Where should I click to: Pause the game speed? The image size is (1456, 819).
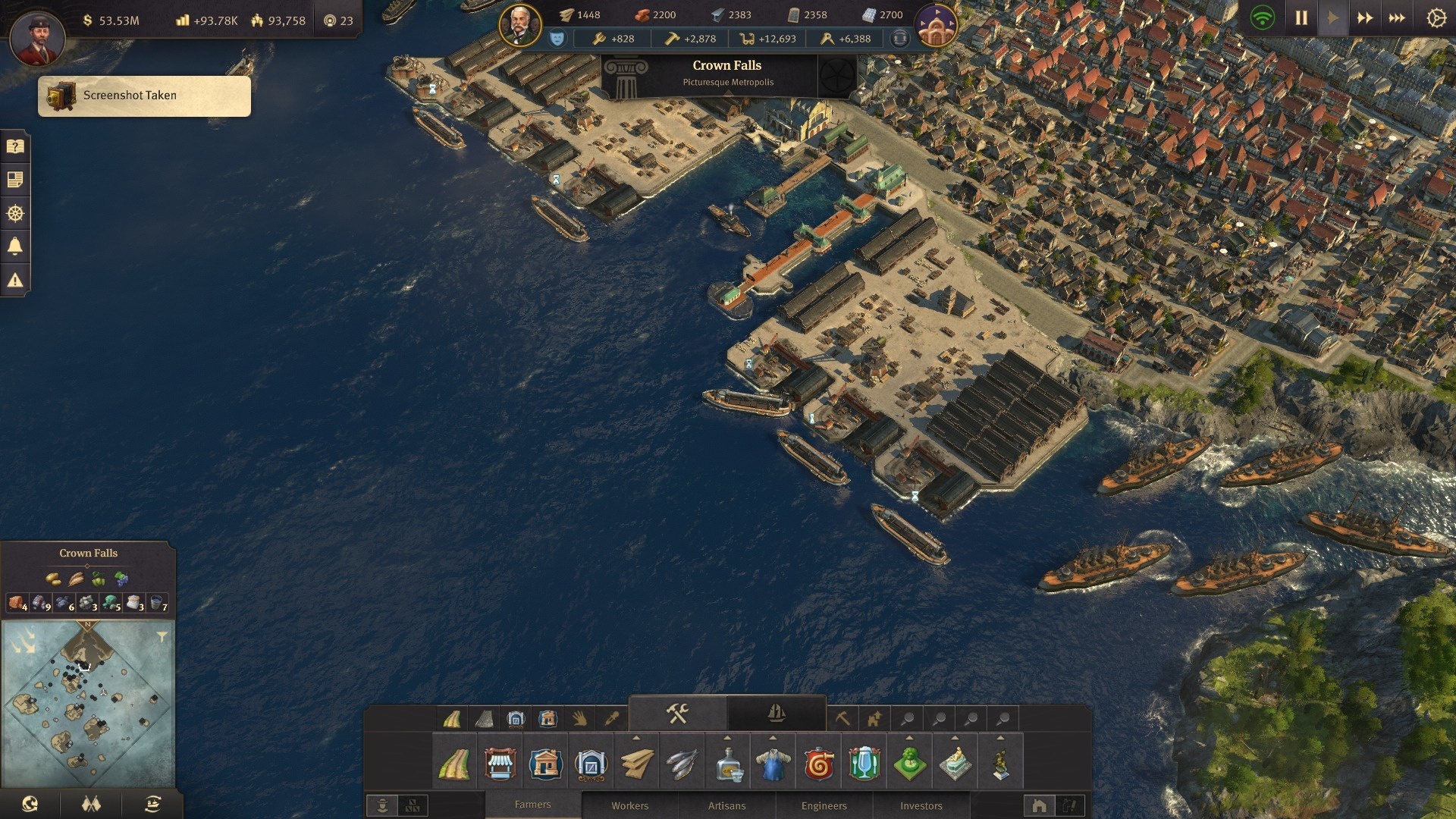pyautogui.click(x=1301, y=18)
